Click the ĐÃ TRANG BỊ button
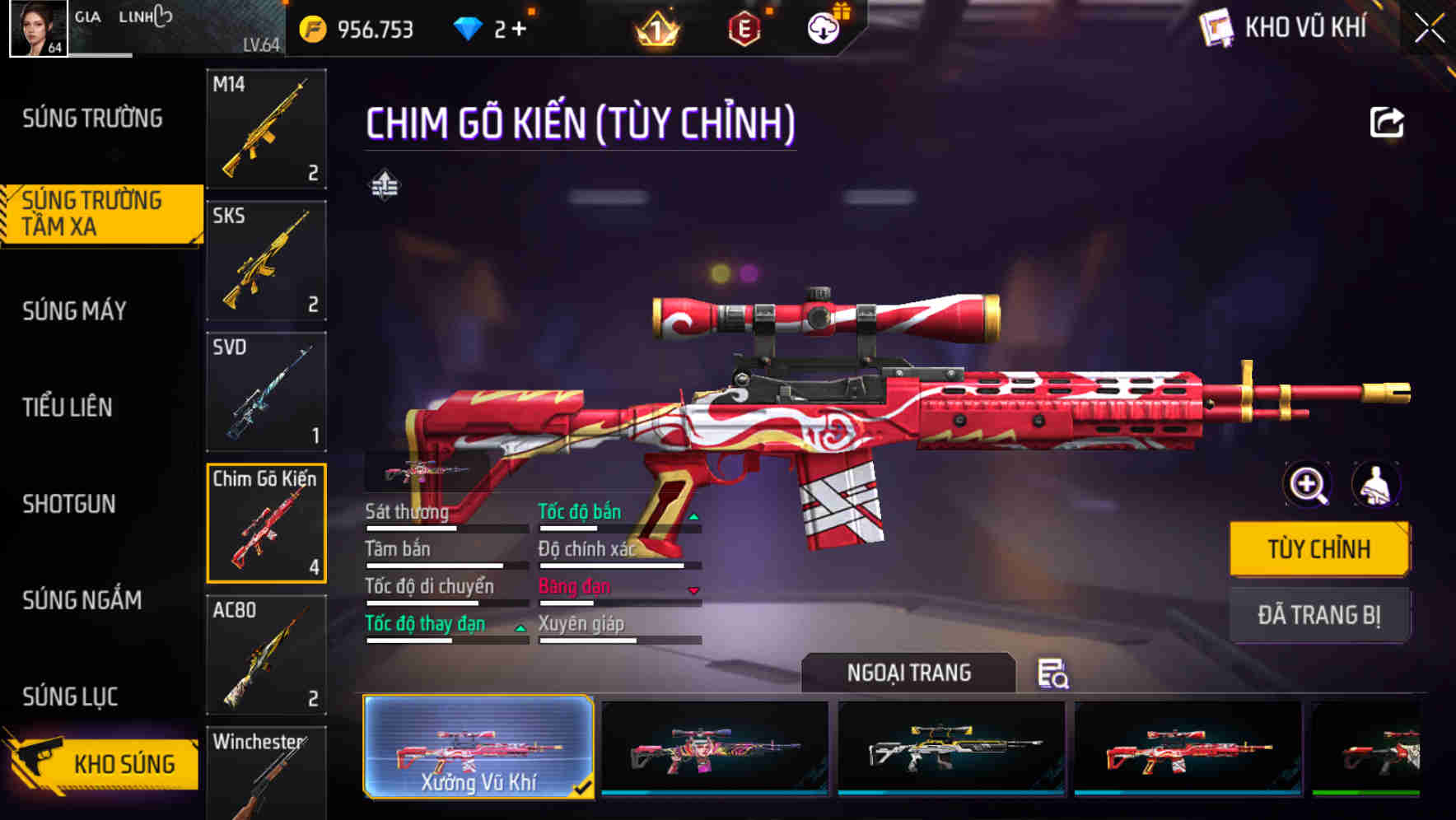Viewport: 1456px width, 820px height. pyautogui.click(x=1318, y=614)
